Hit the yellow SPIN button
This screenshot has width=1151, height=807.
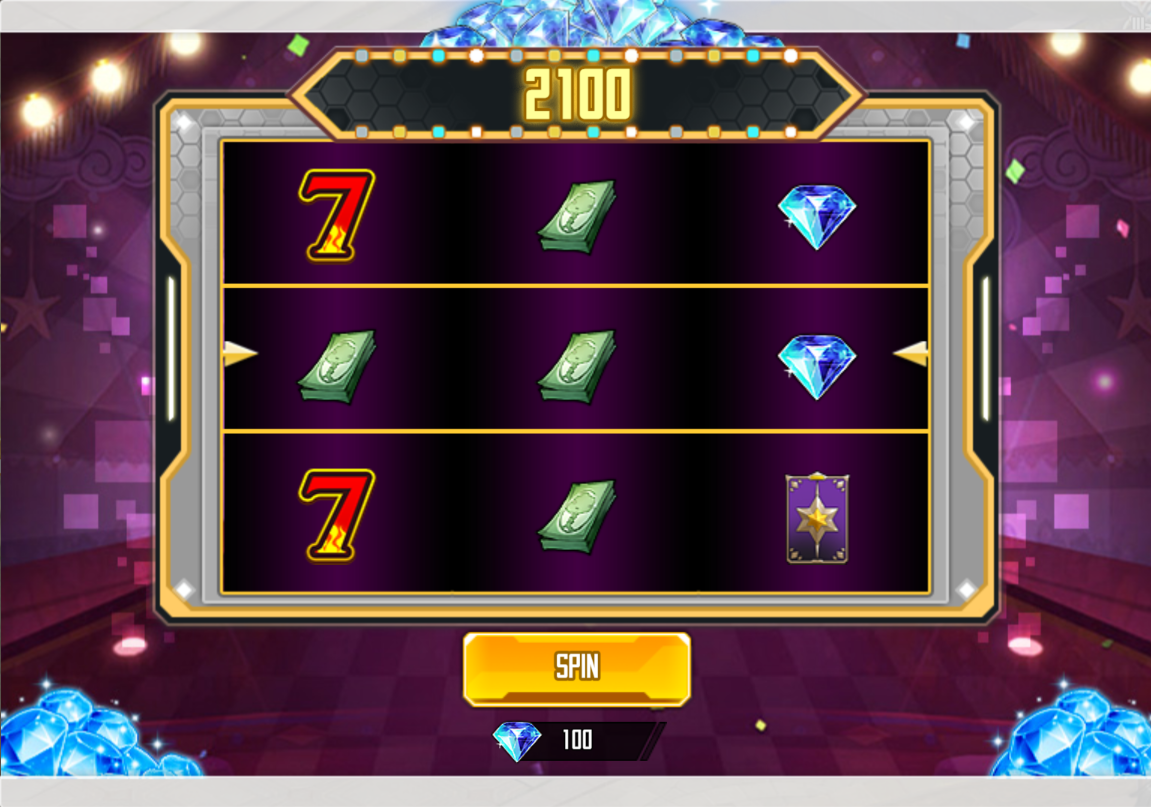[x=577, y=668]
